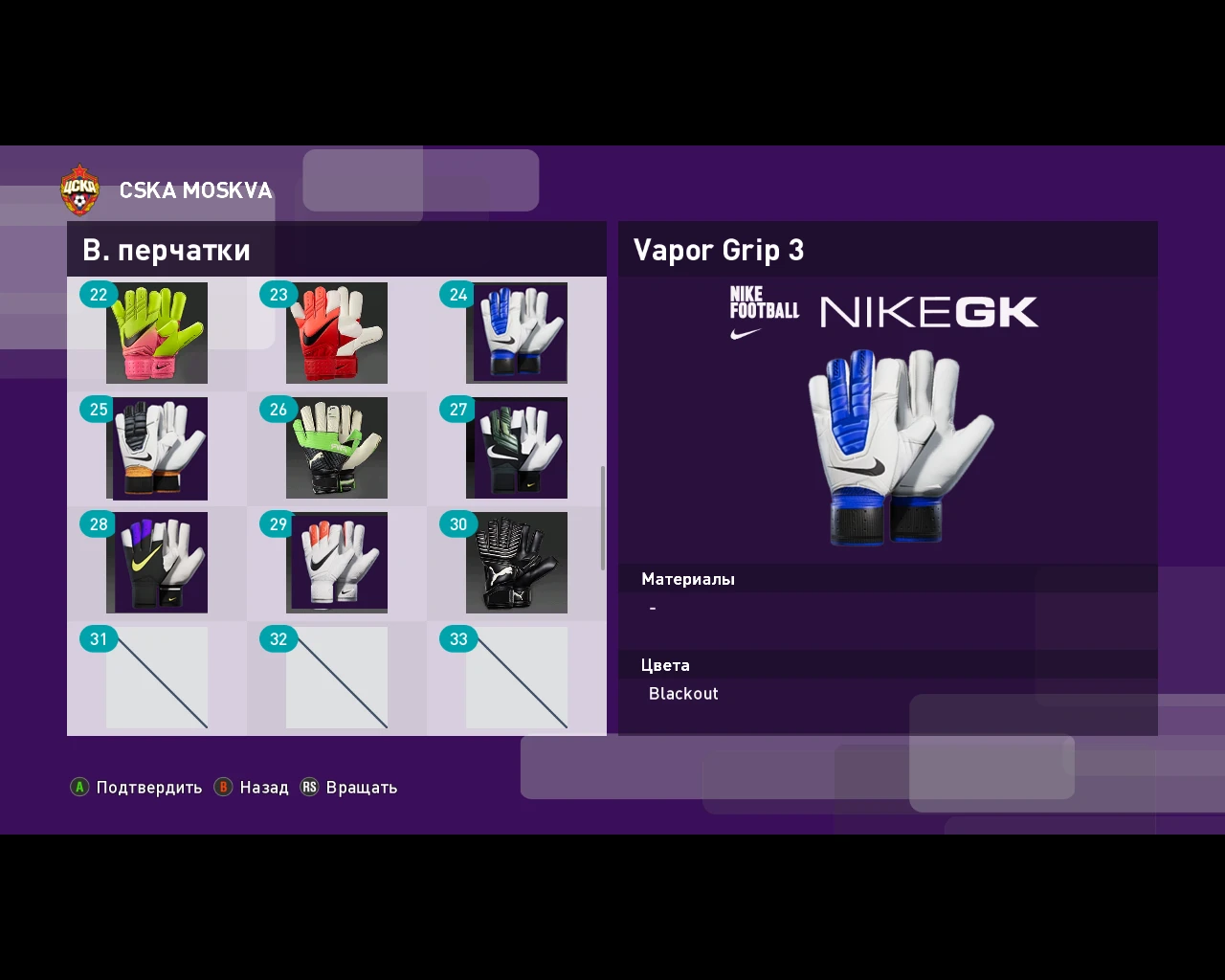Choose the blue-white glove numbered 24

(517, 333)
